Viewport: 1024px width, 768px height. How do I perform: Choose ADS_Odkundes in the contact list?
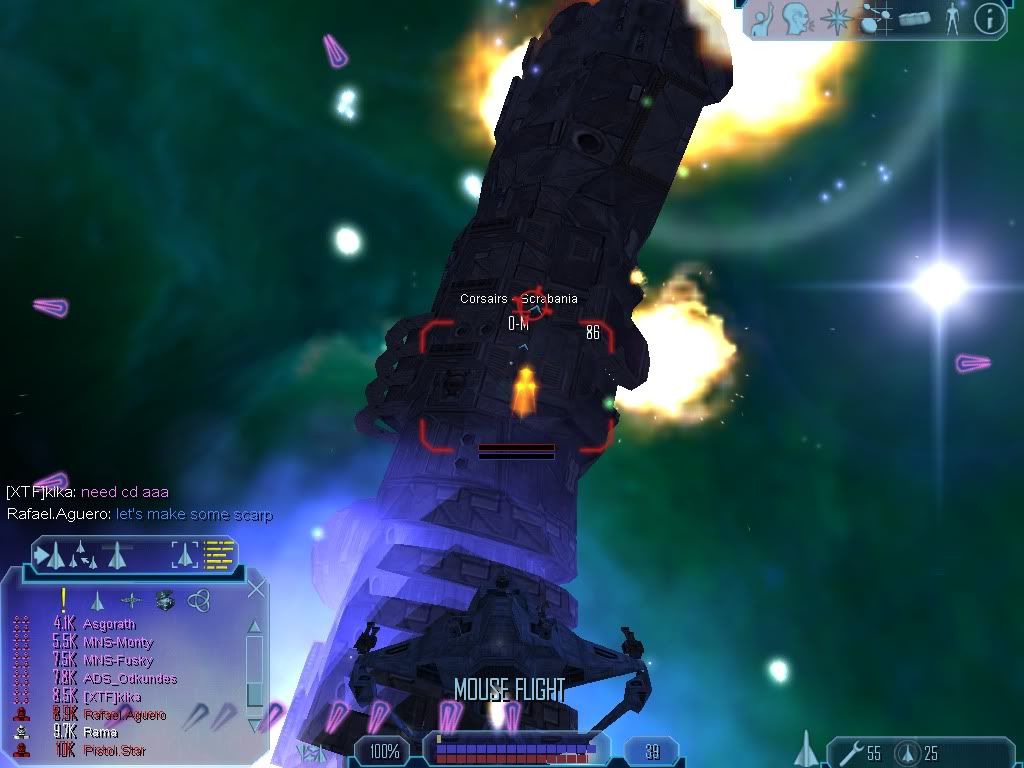pyautogui.click(x=130, y=679)
